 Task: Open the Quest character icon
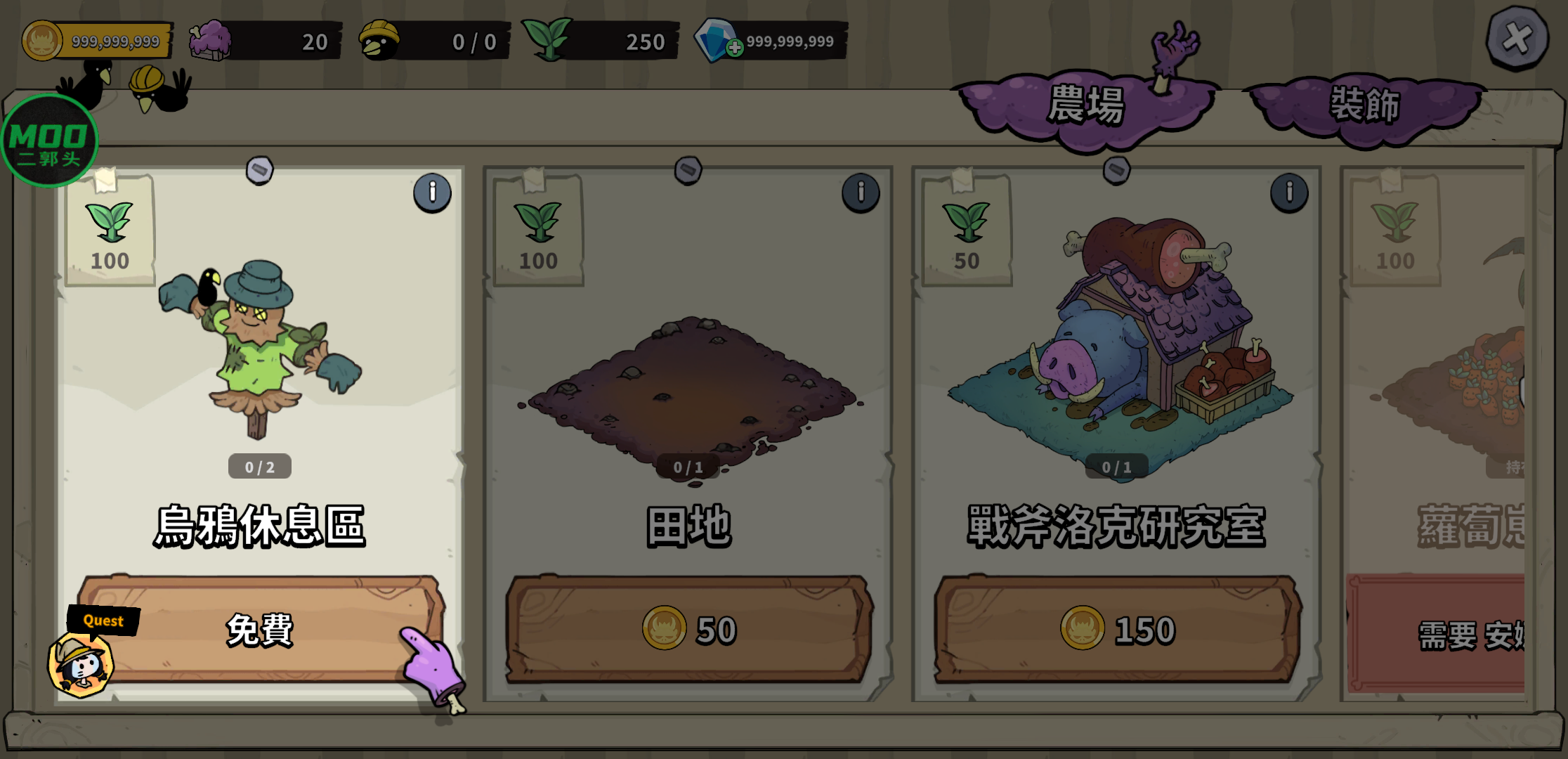(81, 663)
